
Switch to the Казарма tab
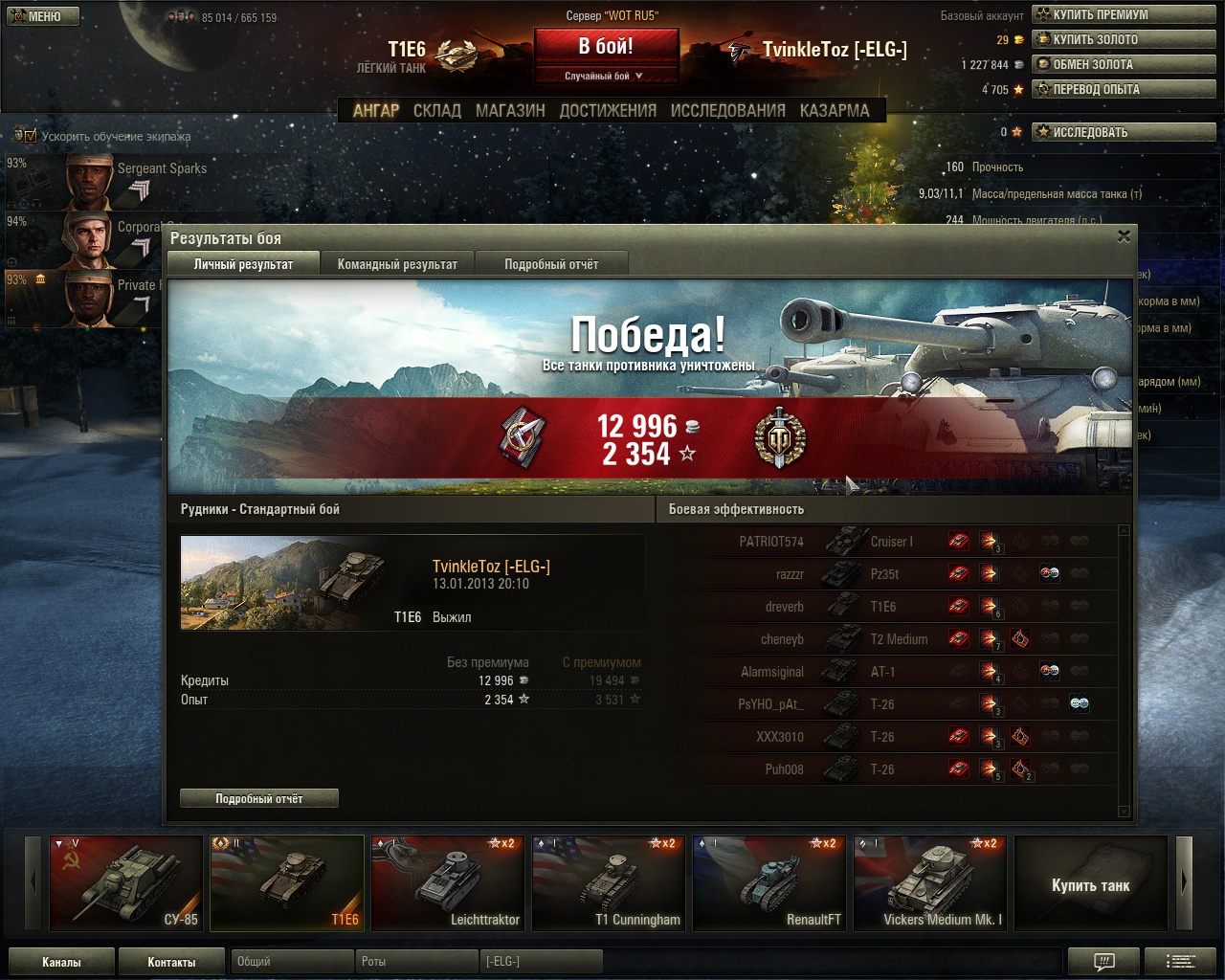835,111
